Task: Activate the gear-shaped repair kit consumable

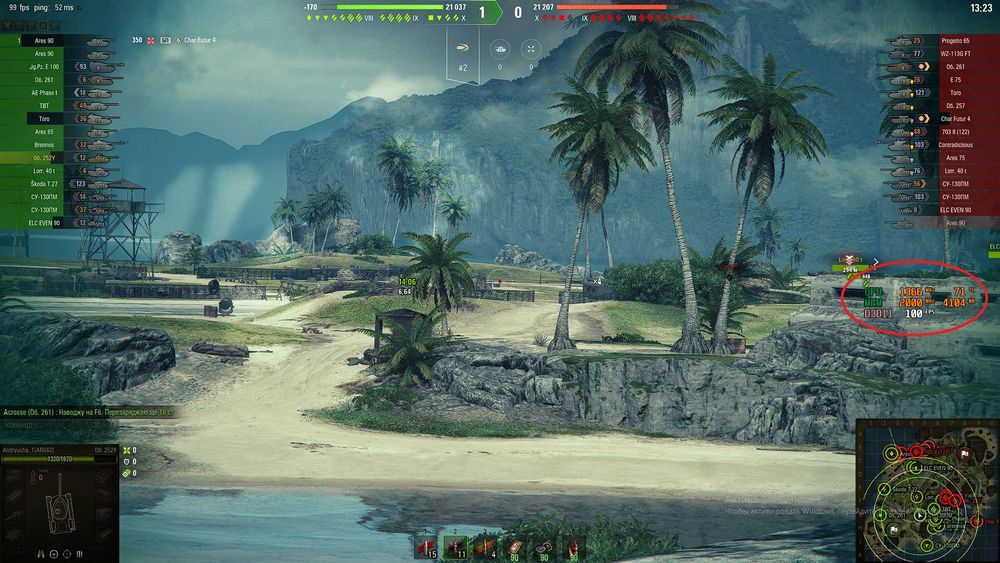Action: tap(543, 546)
